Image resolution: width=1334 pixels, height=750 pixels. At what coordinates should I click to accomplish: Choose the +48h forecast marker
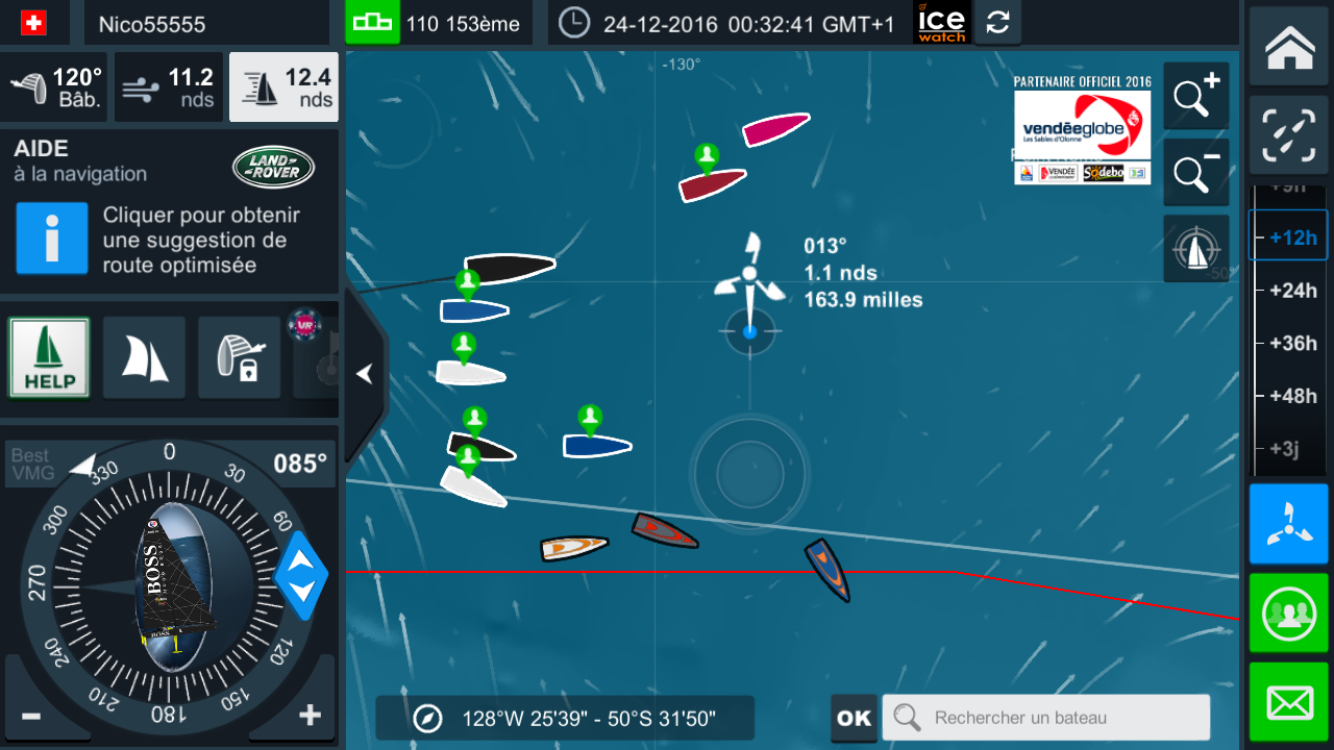(x=1292, y=396)
